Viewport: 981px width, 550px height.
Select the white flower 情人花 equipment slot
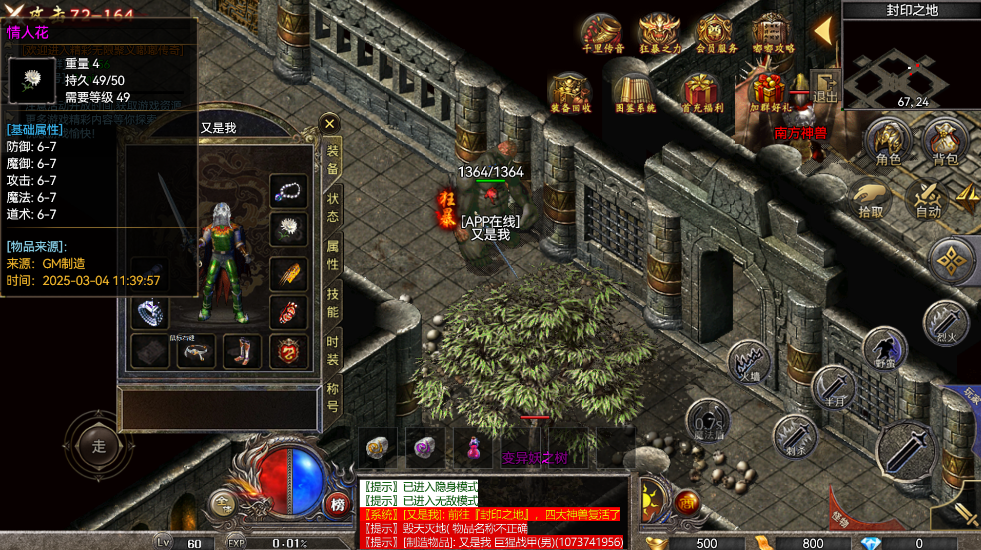pos(289,230)
